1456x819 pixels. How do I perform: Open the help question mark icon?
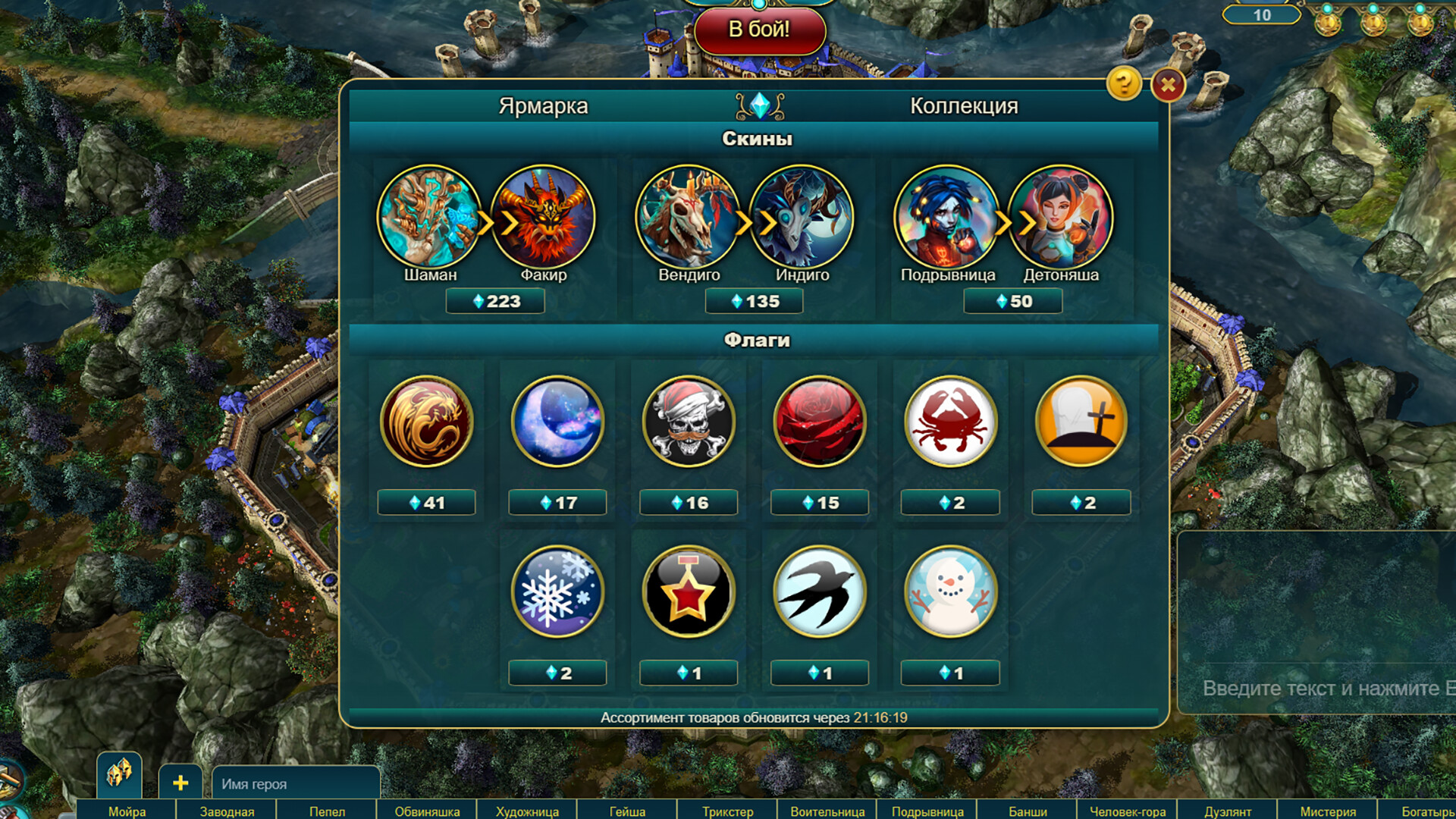[x=1123, y=84]
